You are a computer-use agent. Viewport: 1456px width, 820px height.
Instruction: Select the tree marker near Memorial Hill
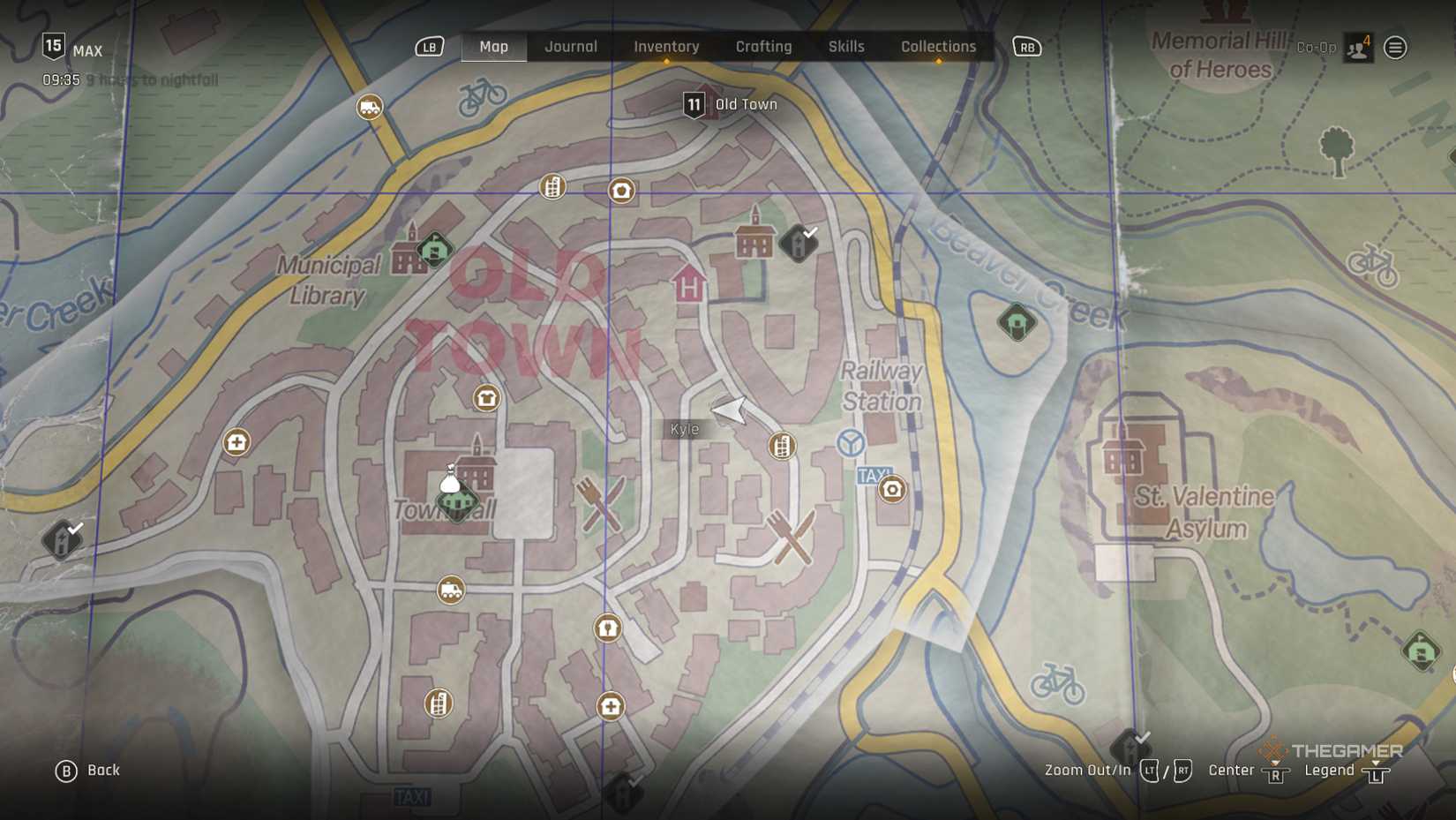click(x=1336, y=148)
